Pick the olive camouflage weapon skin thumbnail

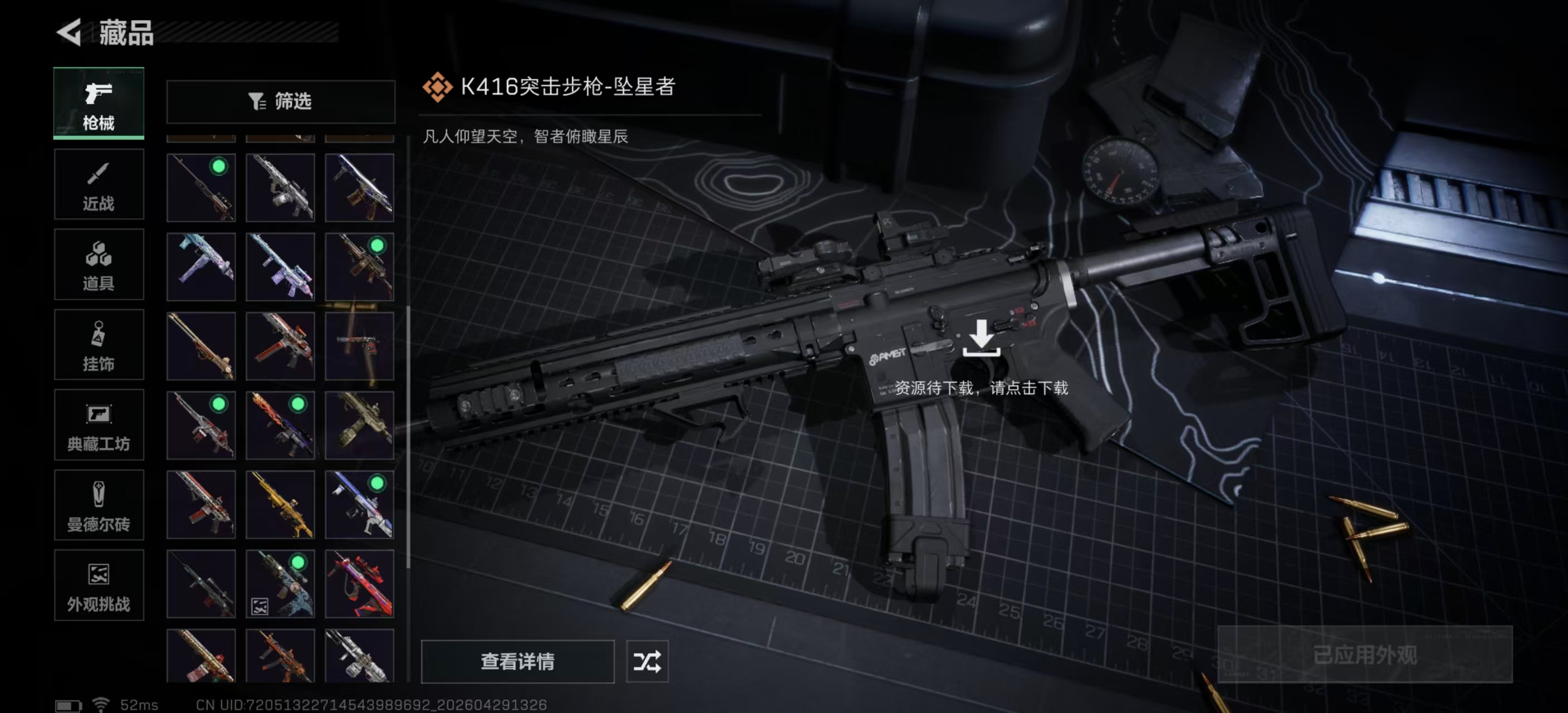359,425
